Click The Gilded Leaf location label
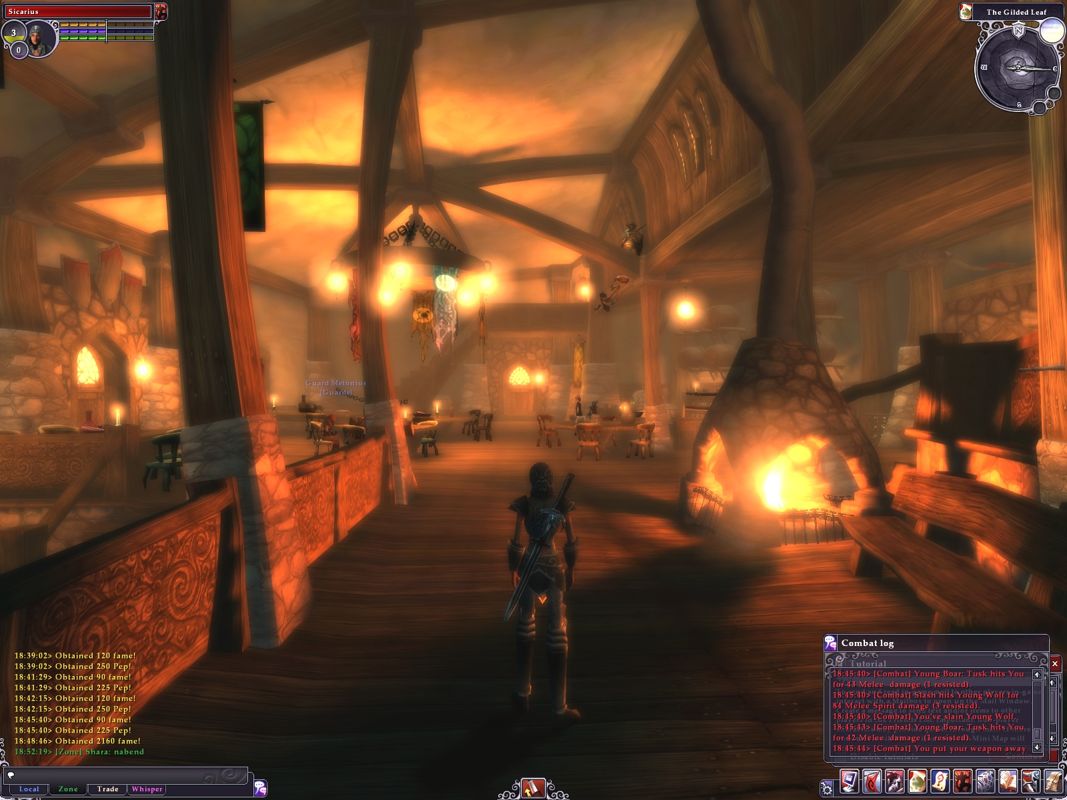 (x=1015, y=12)
